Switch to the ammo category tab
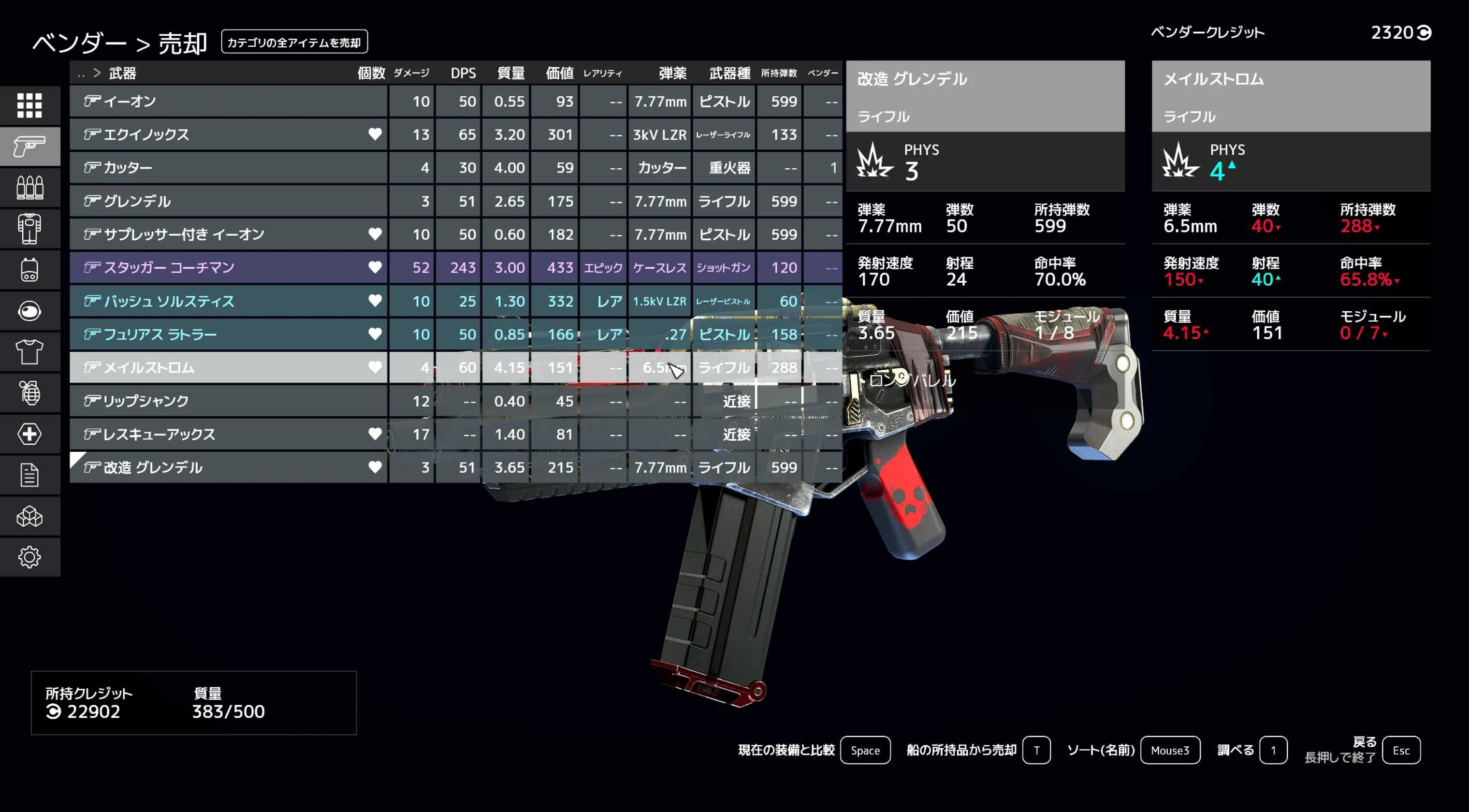 [29, 188]
